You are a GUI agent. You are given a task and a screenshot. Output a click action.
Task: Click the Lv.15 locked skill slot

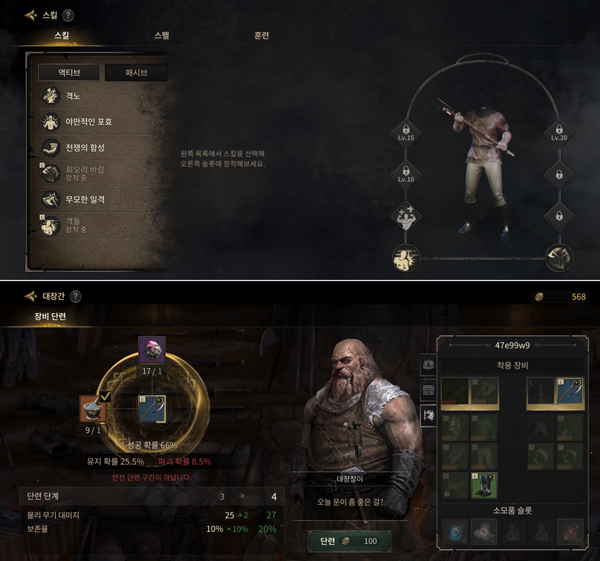406,133
